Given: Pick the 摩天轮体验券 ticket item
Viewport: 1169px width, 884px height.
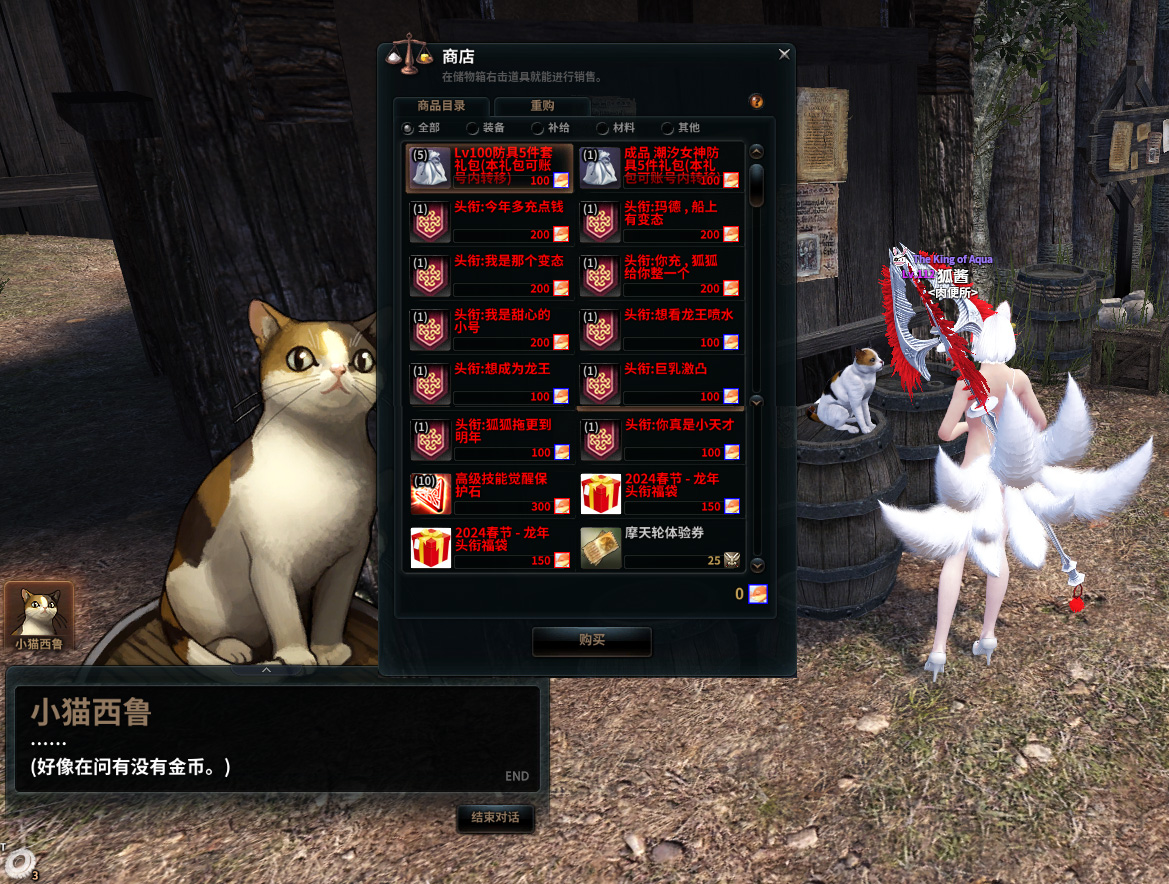Looking at the screenshot, I should point(660,547).
